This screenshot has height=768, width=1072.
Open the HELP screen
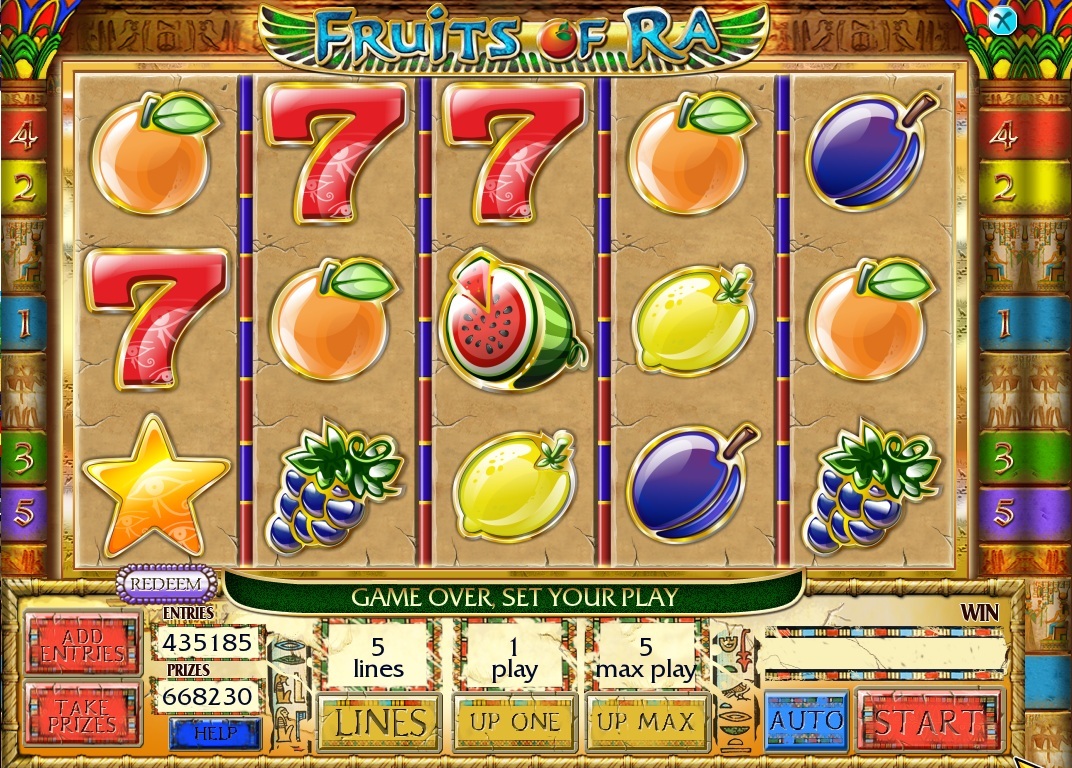[x=215, y=733]
